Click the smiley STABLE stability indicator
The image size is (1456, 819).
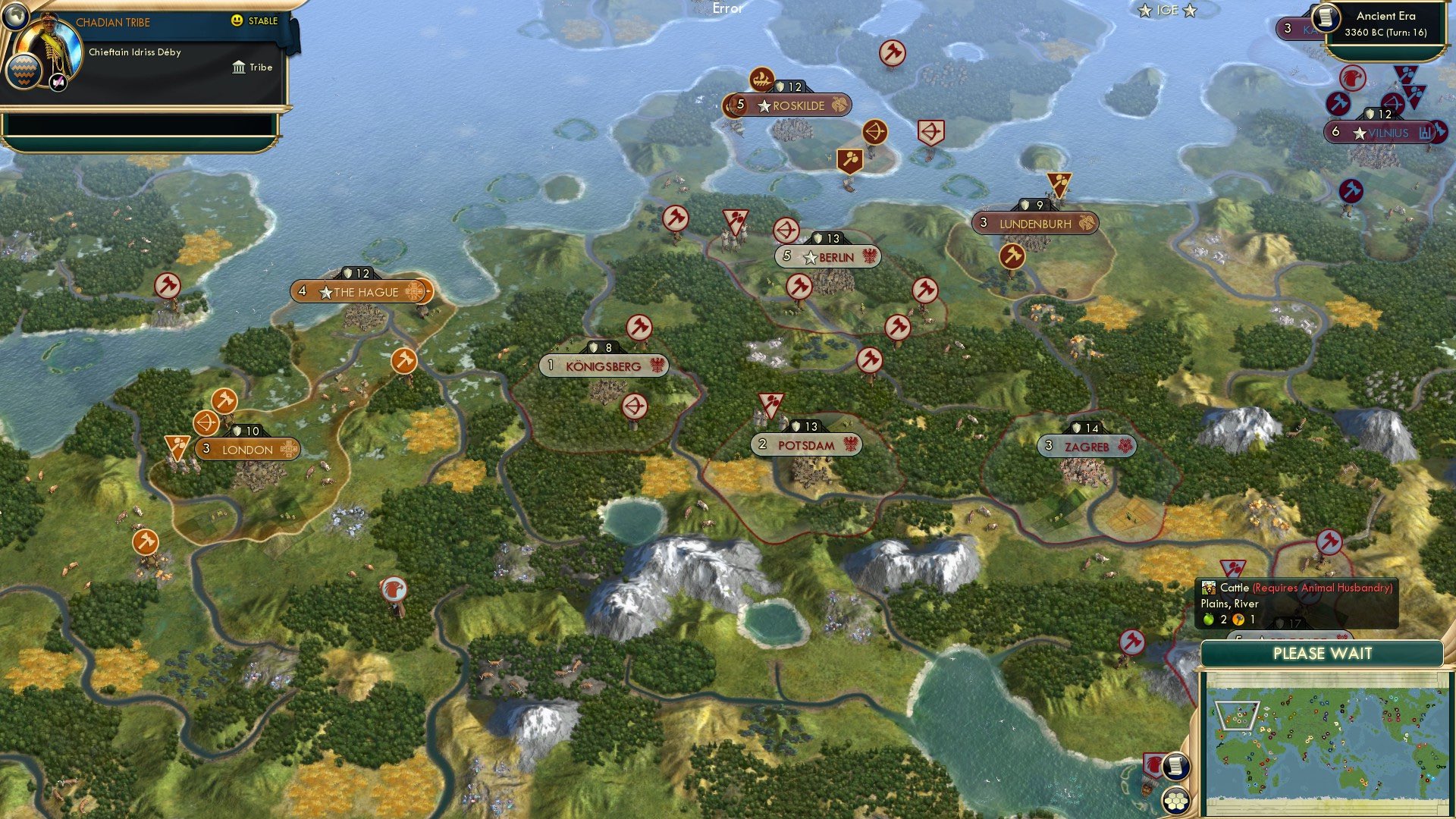(x=237, y=22)
